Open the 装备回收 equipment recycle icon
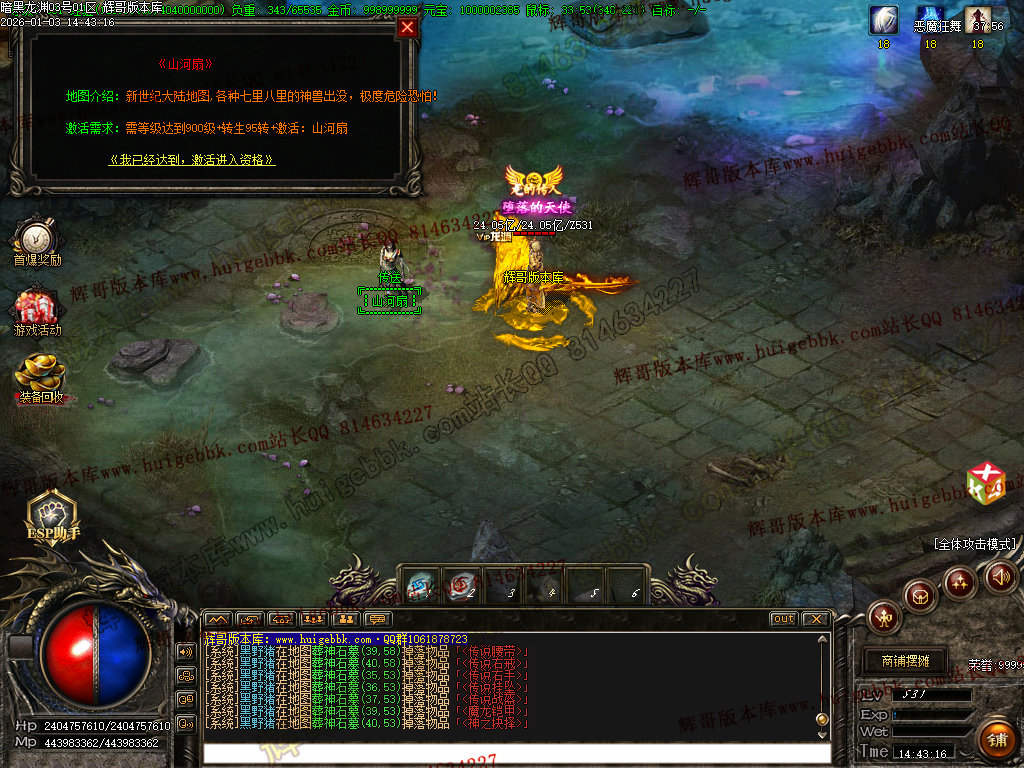Image resolution: width=1024 pixels, height=768 pixels. point(40,376)
